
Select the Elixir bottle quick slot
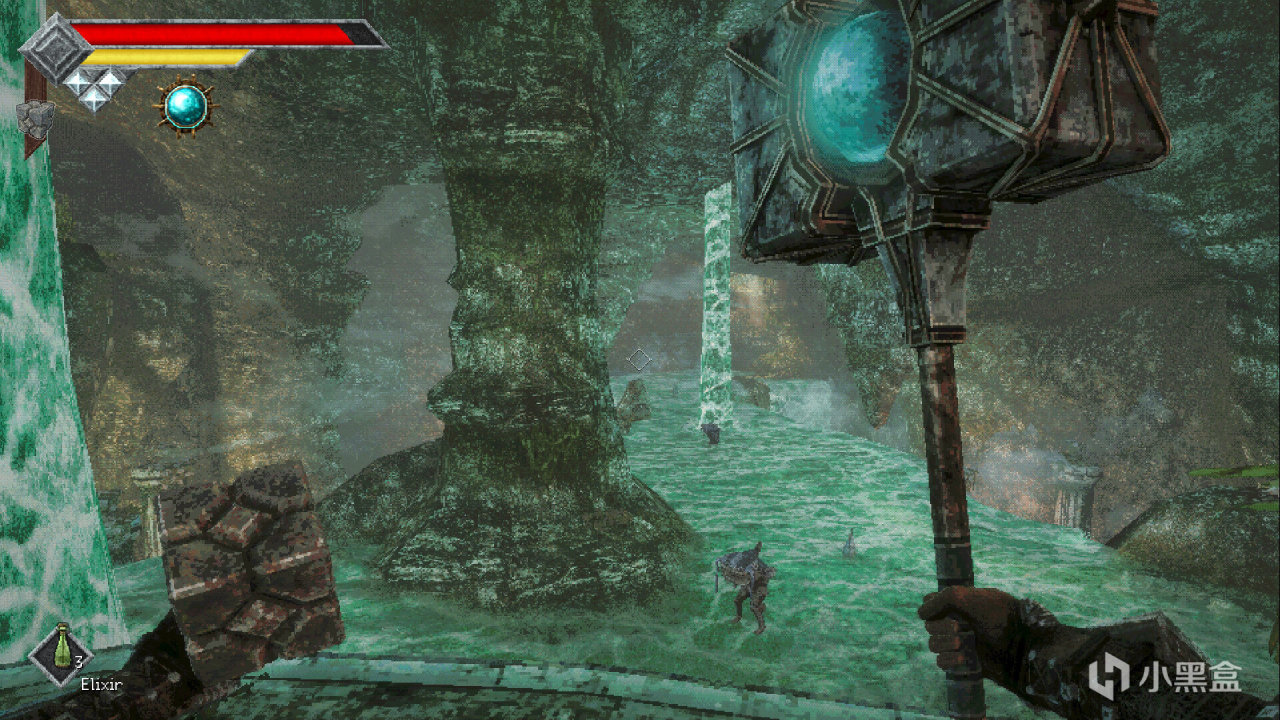tap(61, 651)
